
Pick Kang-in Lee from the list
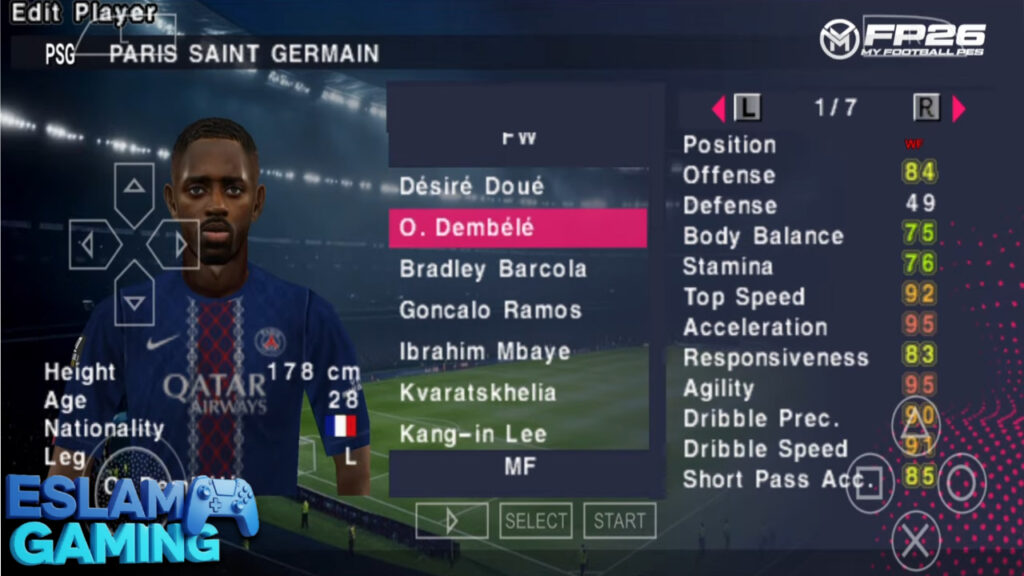pos(473,434)
